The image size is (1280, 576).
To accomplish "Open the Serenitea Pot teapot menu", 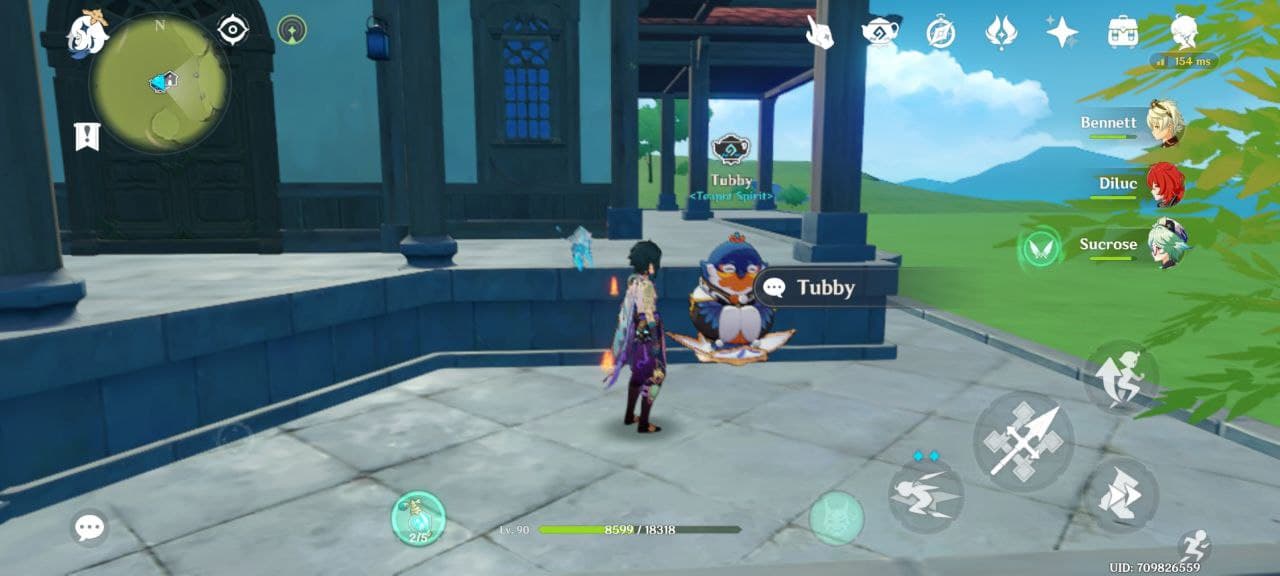I will tap(880, 32).
